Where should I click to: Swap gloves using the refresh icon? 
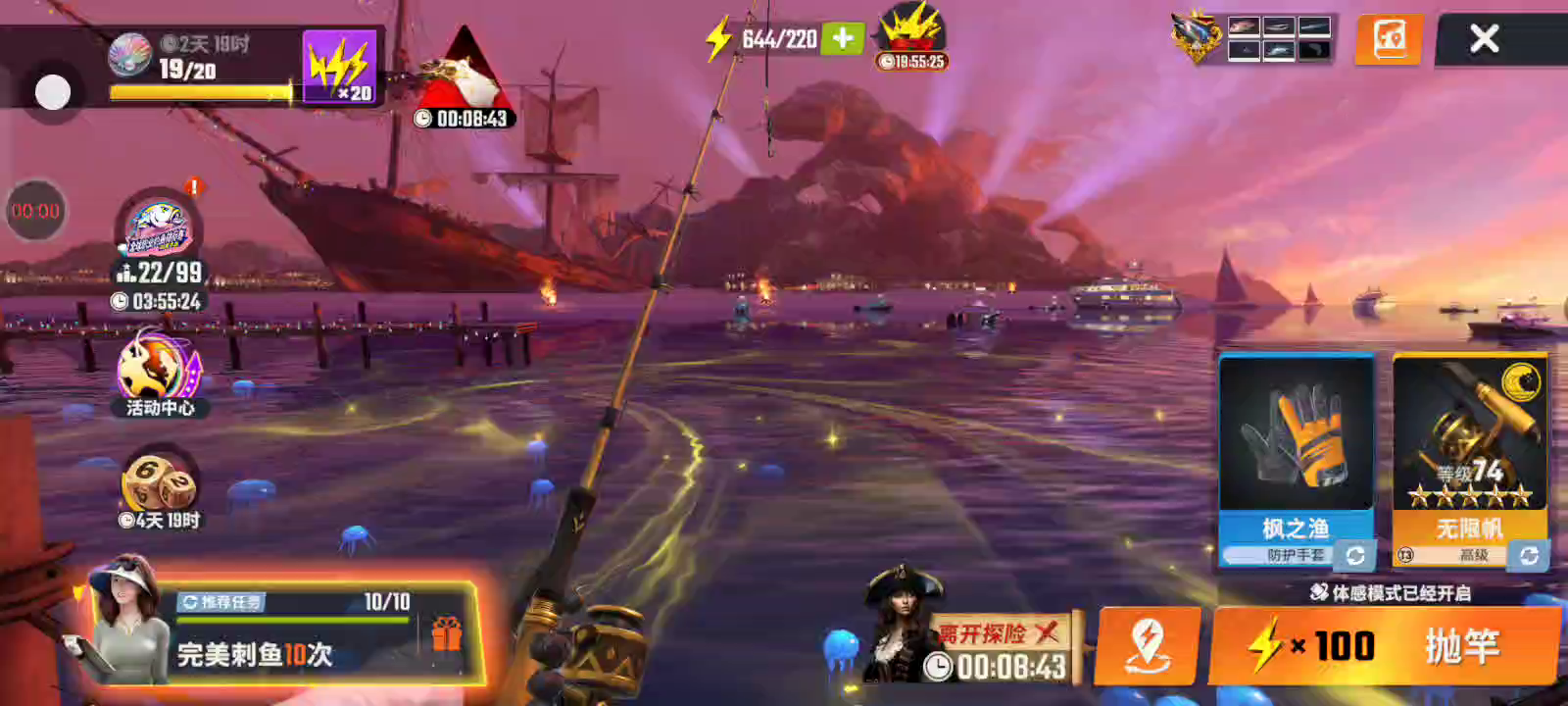point(1355,556)
